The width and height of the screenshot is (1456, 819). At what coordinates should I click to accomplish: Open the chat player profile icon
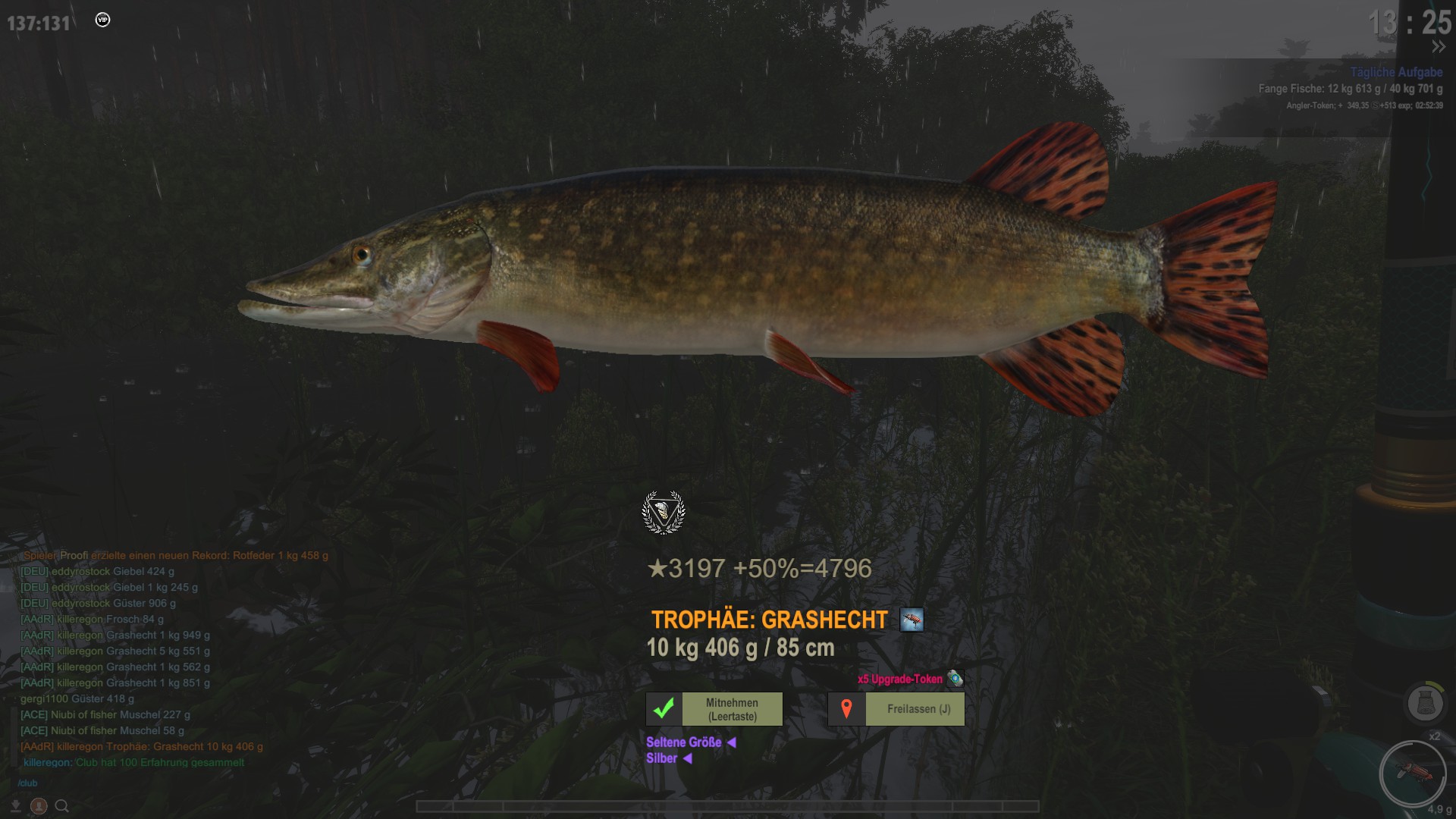tap(39, 806)
